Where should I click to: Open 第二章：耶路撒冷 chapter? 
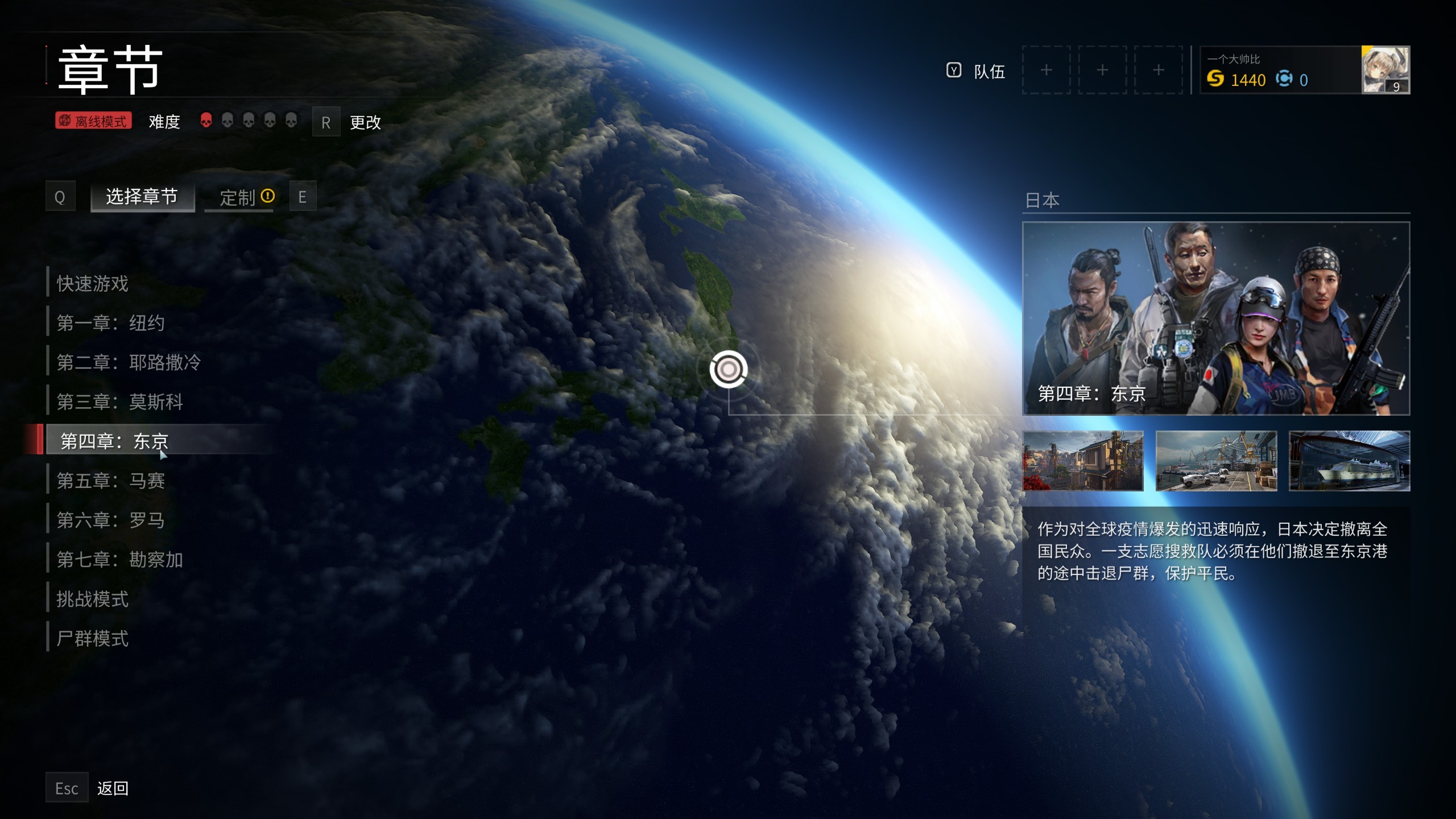coord(129,362)
